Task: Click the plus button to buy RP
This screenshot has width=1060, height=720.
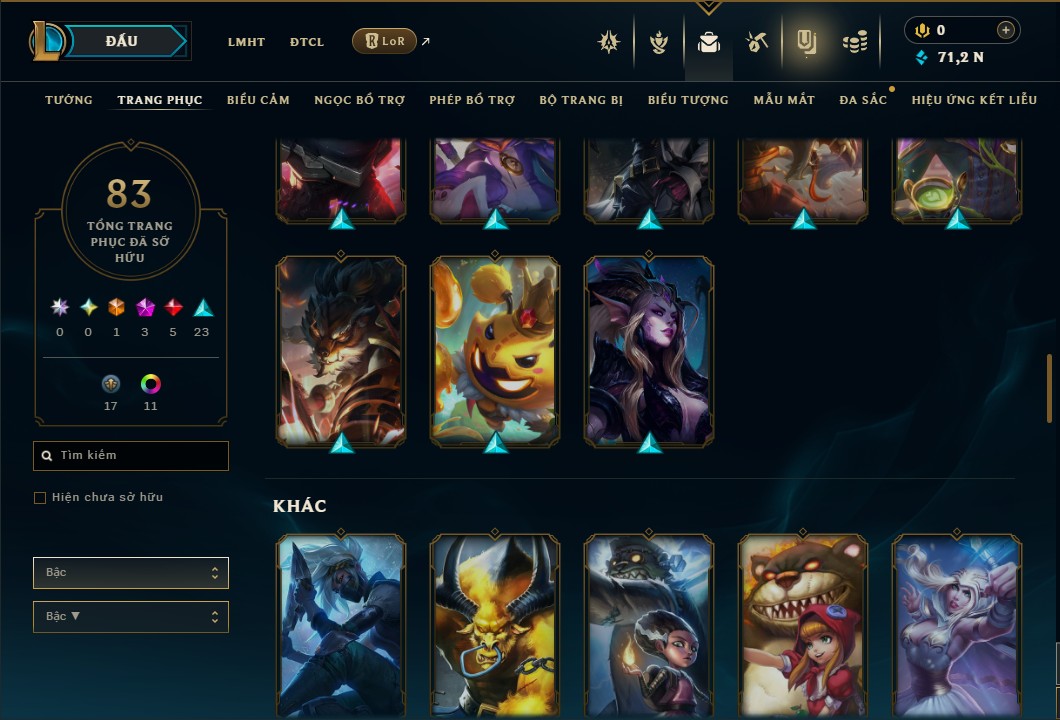Action: pyautogui.click(x=1006, y=30)
